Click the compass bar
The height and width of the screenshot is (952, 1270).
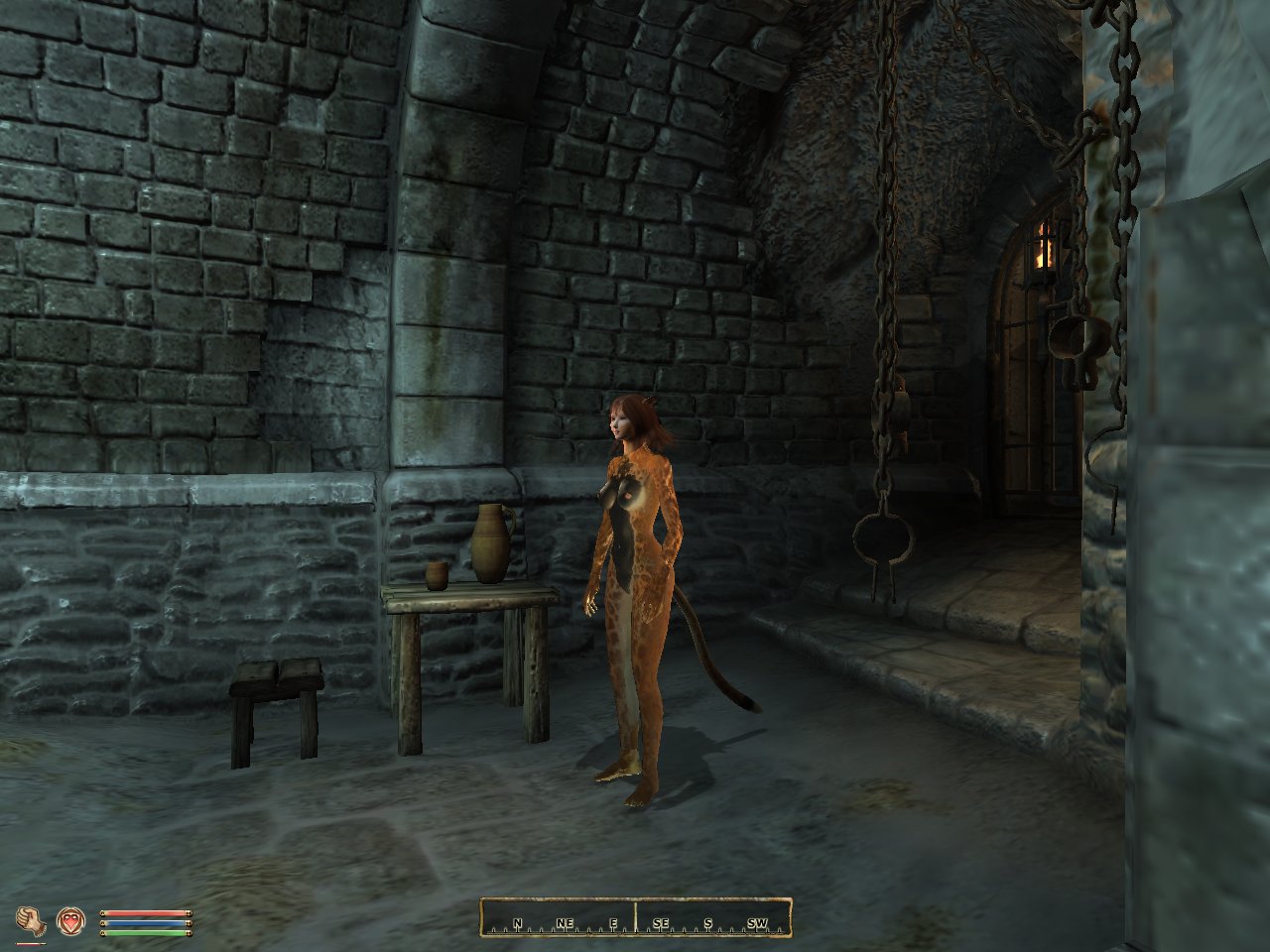click(636, 917)
